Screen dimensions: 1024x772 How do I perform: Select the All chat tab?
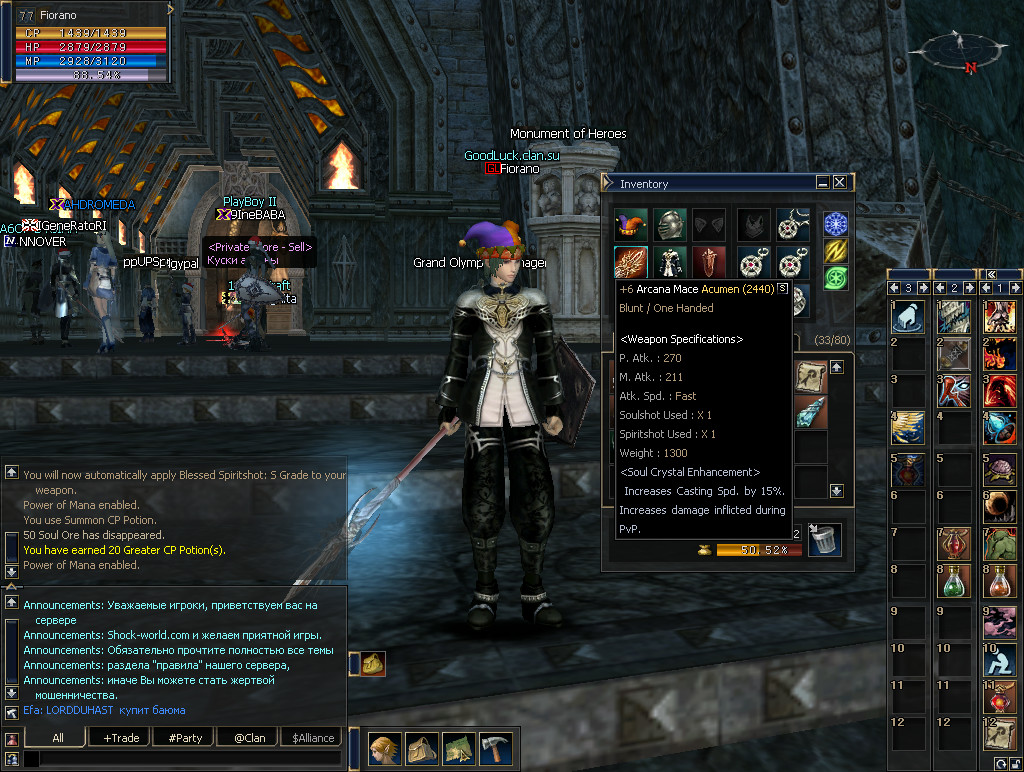click(x=58, y=738)
